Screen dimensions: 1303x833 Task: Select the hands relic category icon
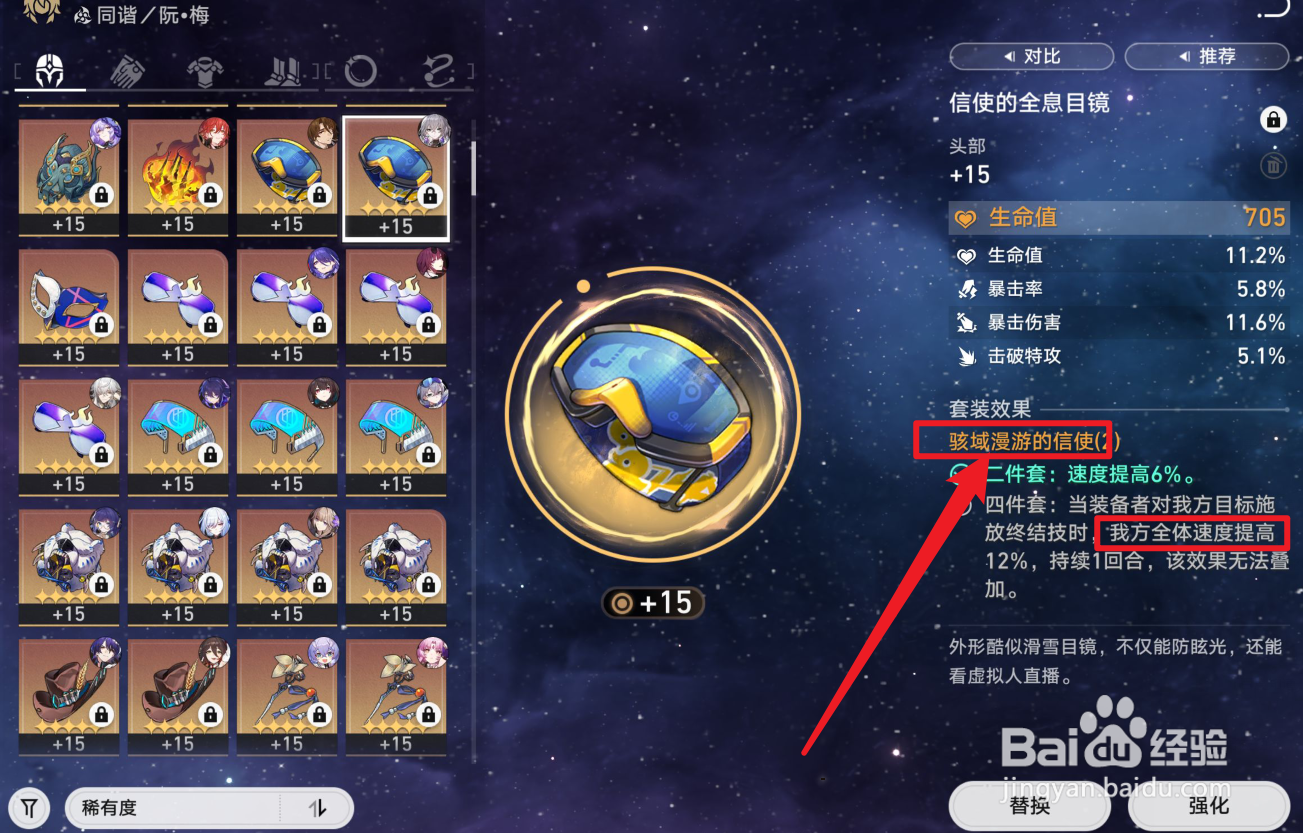pyautogui.click(x=126, y=70)
